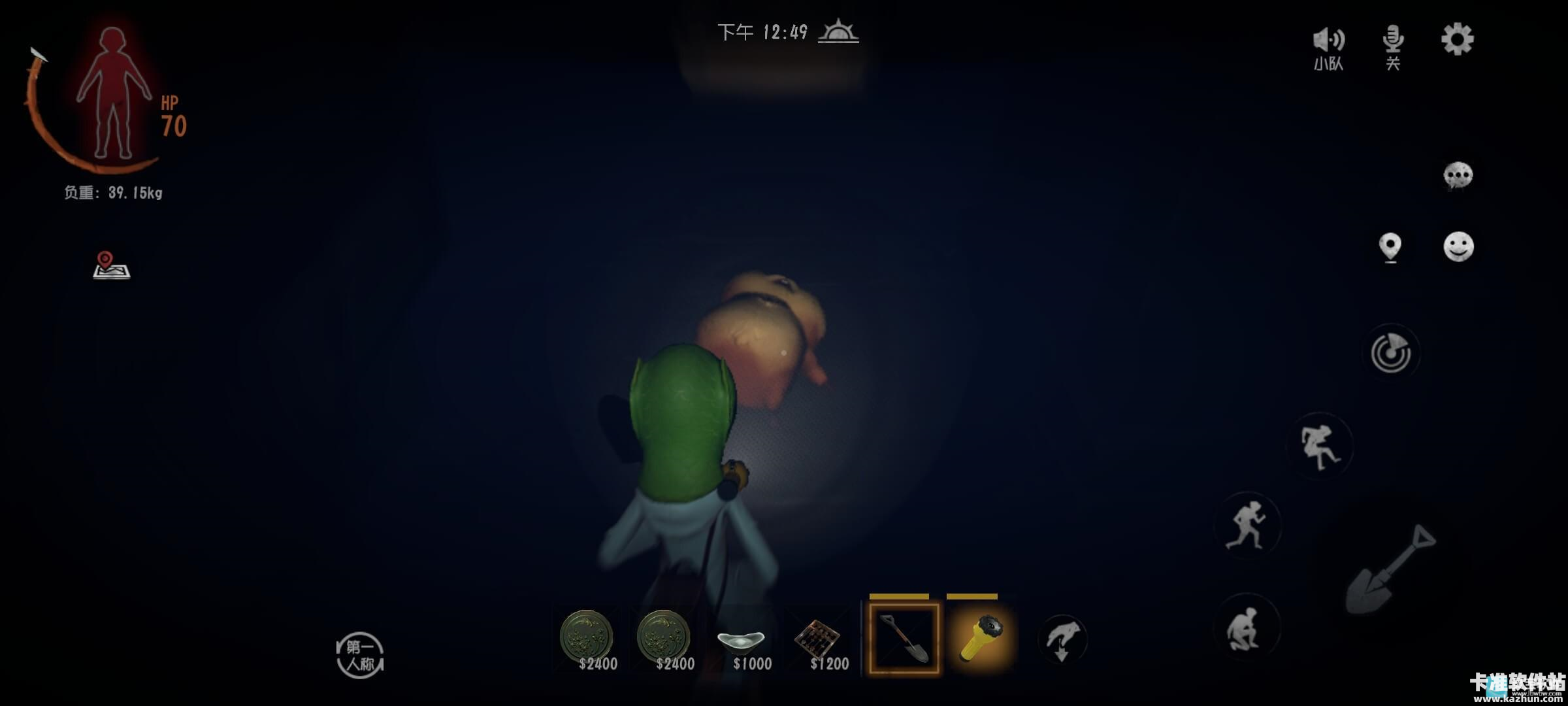Toggle the crouch button
This screenshot has width=1568, height=706.
1246,628
